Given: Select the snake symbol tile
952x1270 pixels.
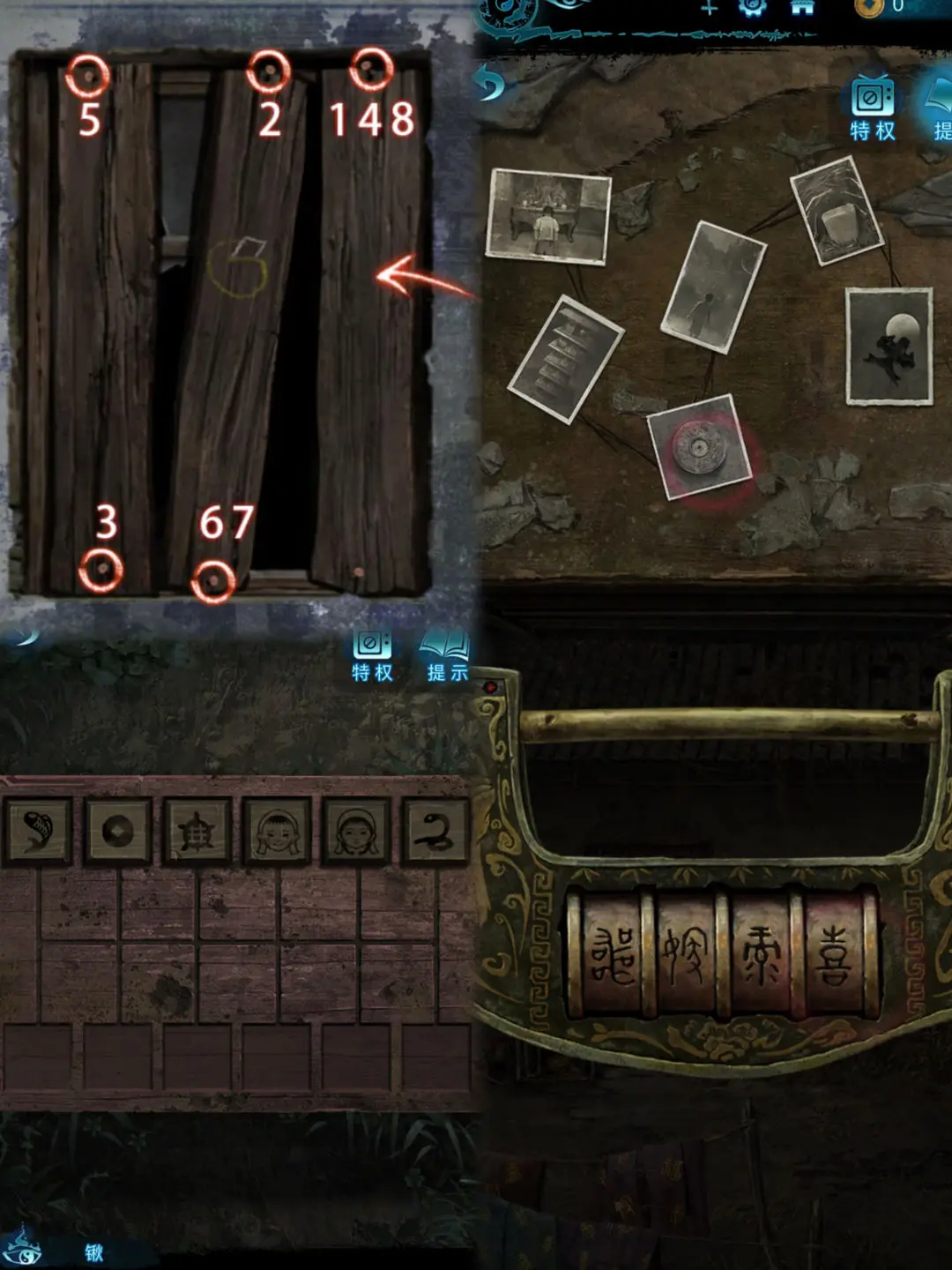Looking at the screenshot, I should click(x=435, y=830).
